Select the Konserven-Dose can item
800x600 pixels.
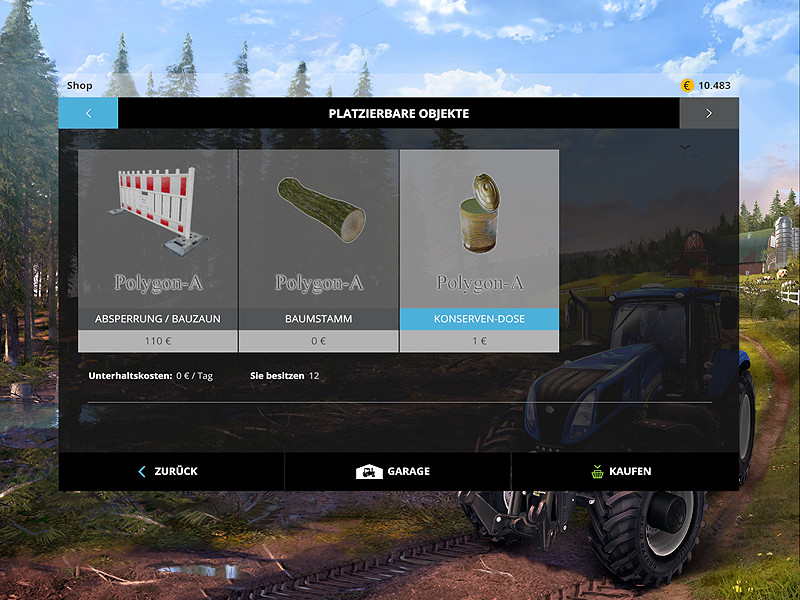click(479, 250)
